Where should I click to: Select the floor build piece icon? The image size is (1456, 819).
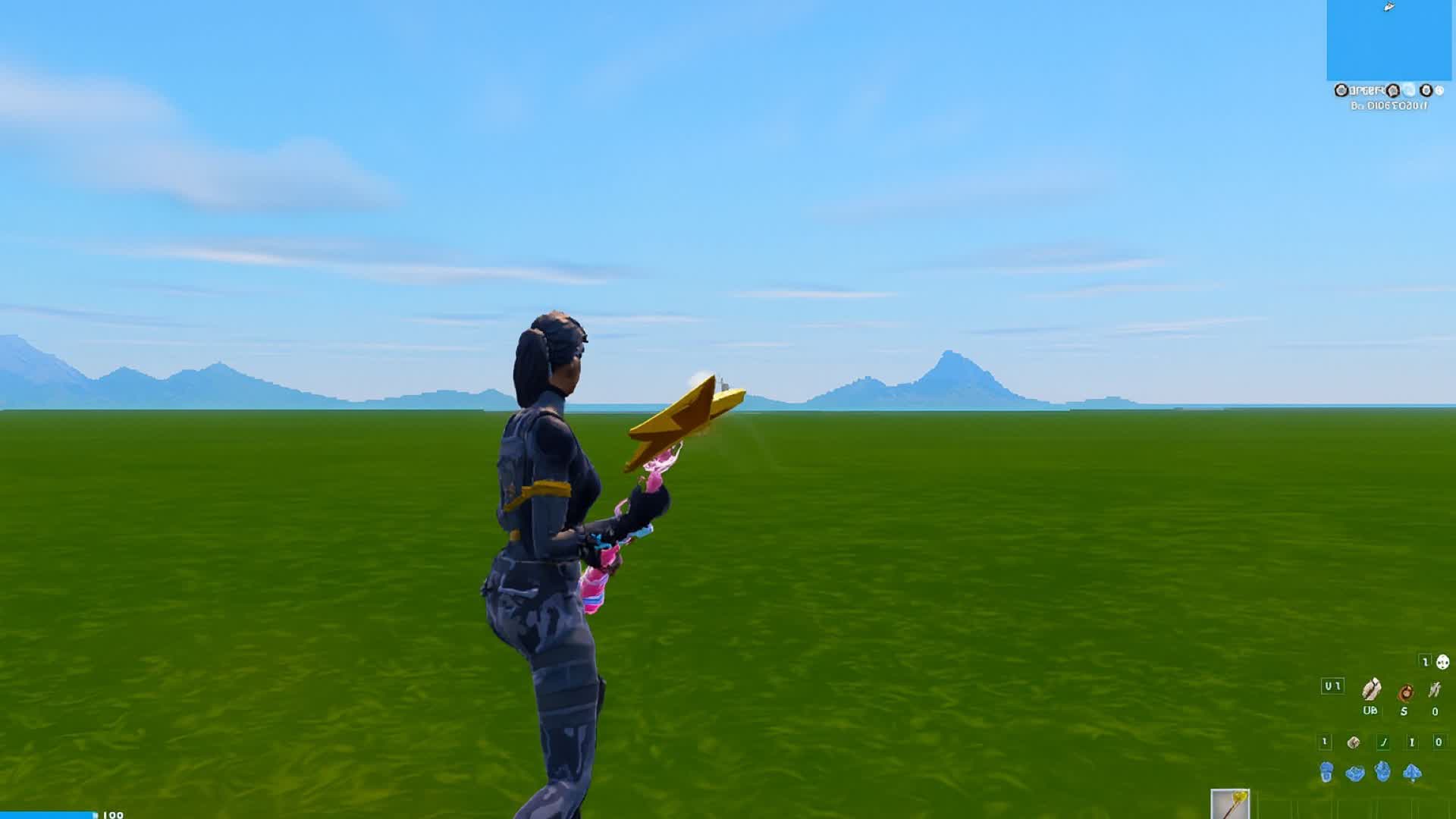tap(1354, 772)
